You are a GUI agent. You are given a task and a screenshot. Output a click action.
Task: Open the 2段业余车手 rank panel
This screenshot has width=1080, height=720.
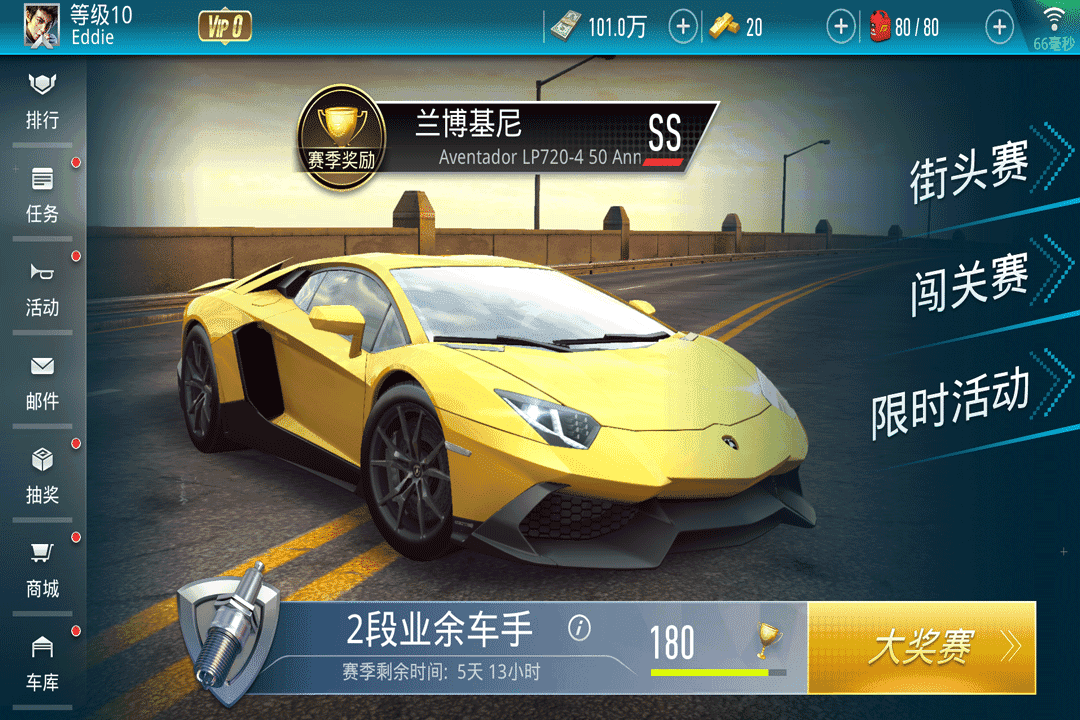tap(440, 645)
